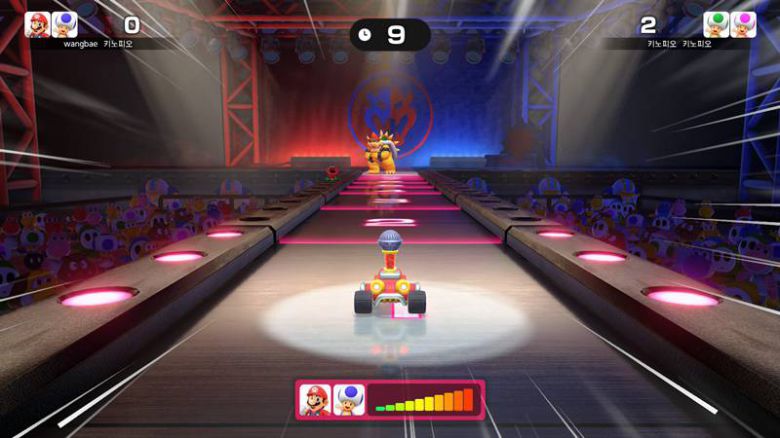Click Mario's portrait above the wangbae name
Image resolution: width=780 pixels, height=438 pixels.
(38, 25)
